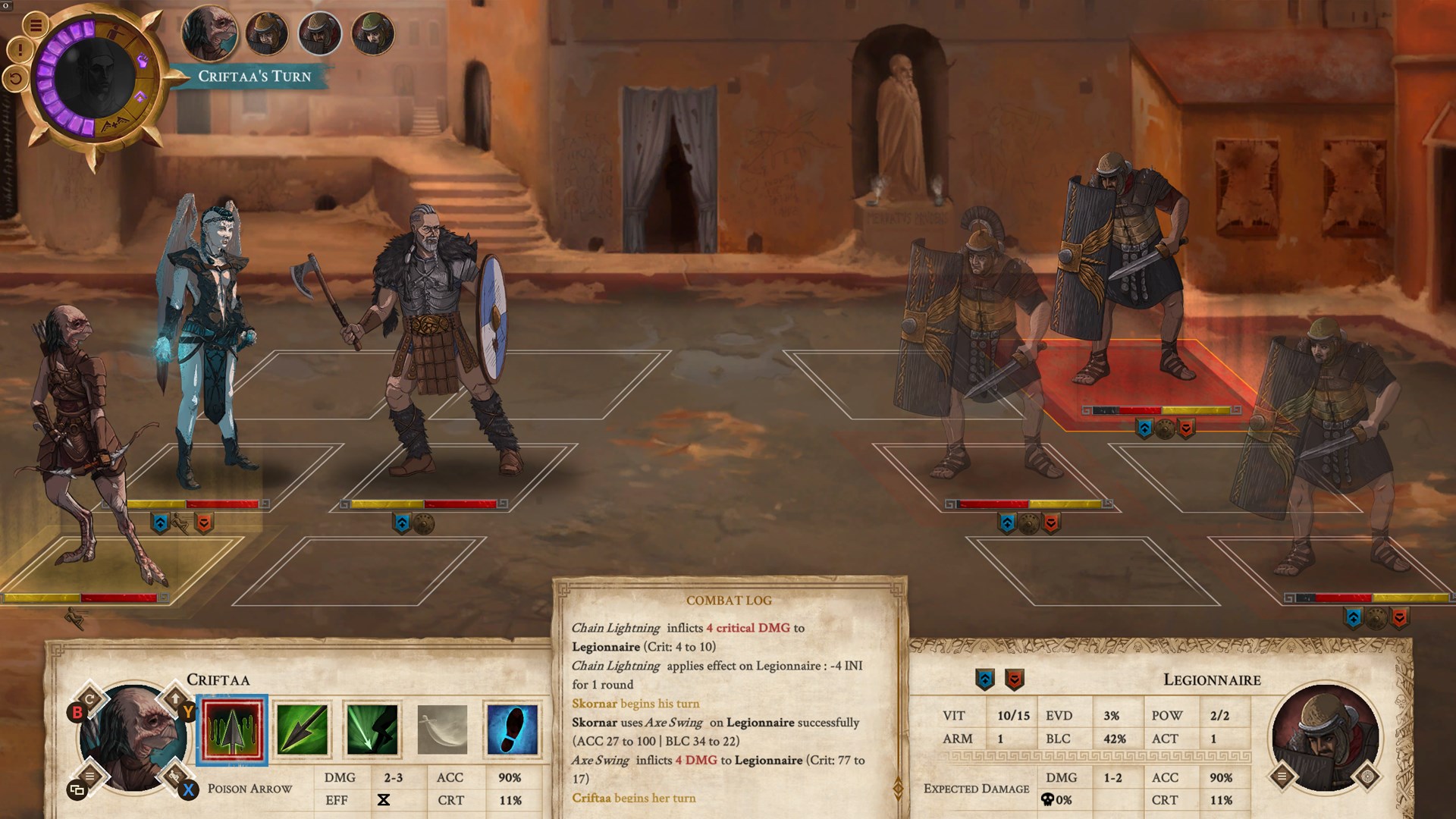Open the list button on Legionnaire's portrait

coord(1282,776)
